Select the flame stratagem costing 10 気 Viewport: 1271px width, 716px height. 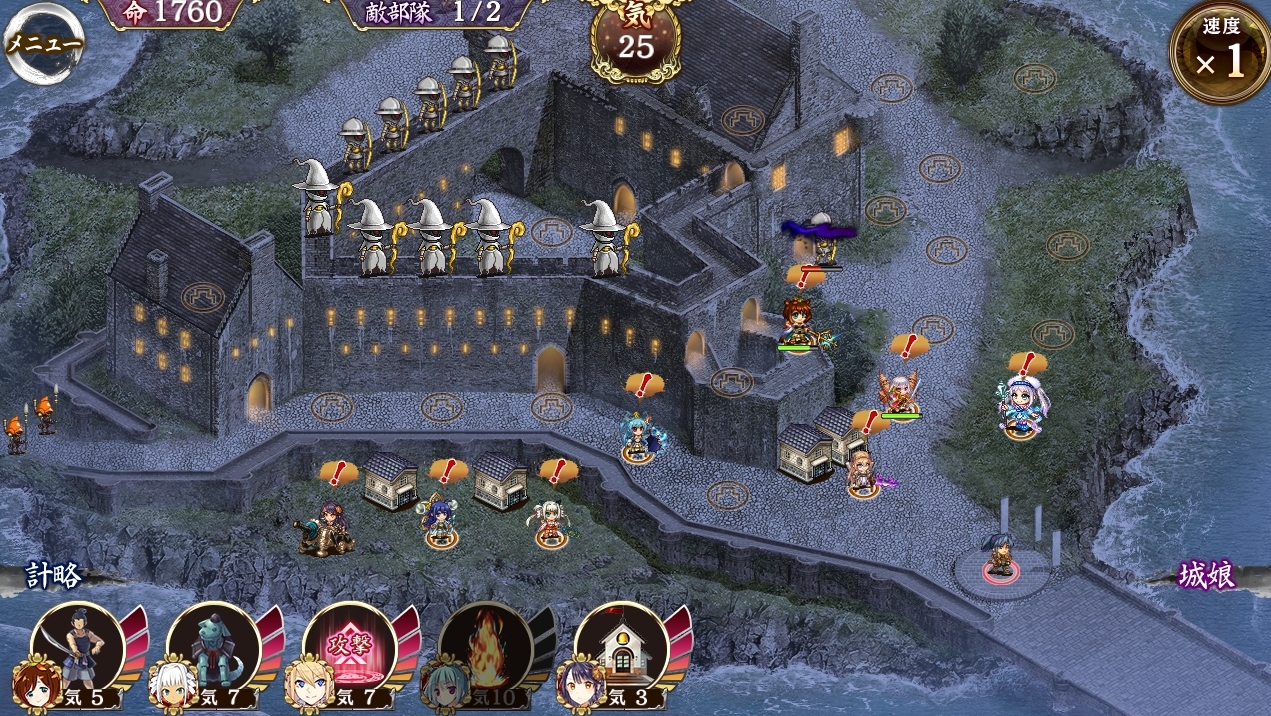point(486,649)
